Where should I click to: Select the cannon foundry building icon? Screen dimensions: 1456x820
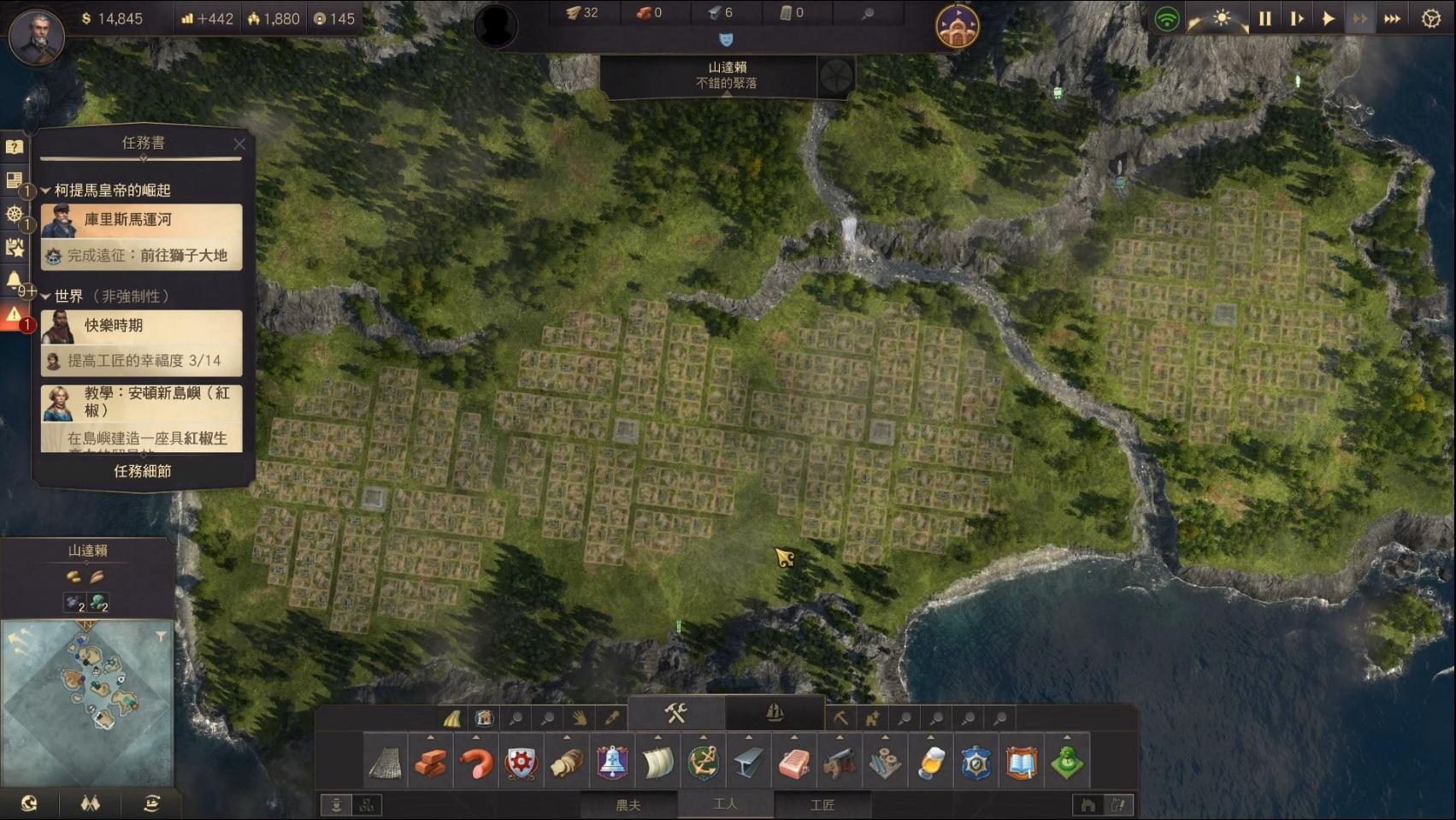click(840, 762)
